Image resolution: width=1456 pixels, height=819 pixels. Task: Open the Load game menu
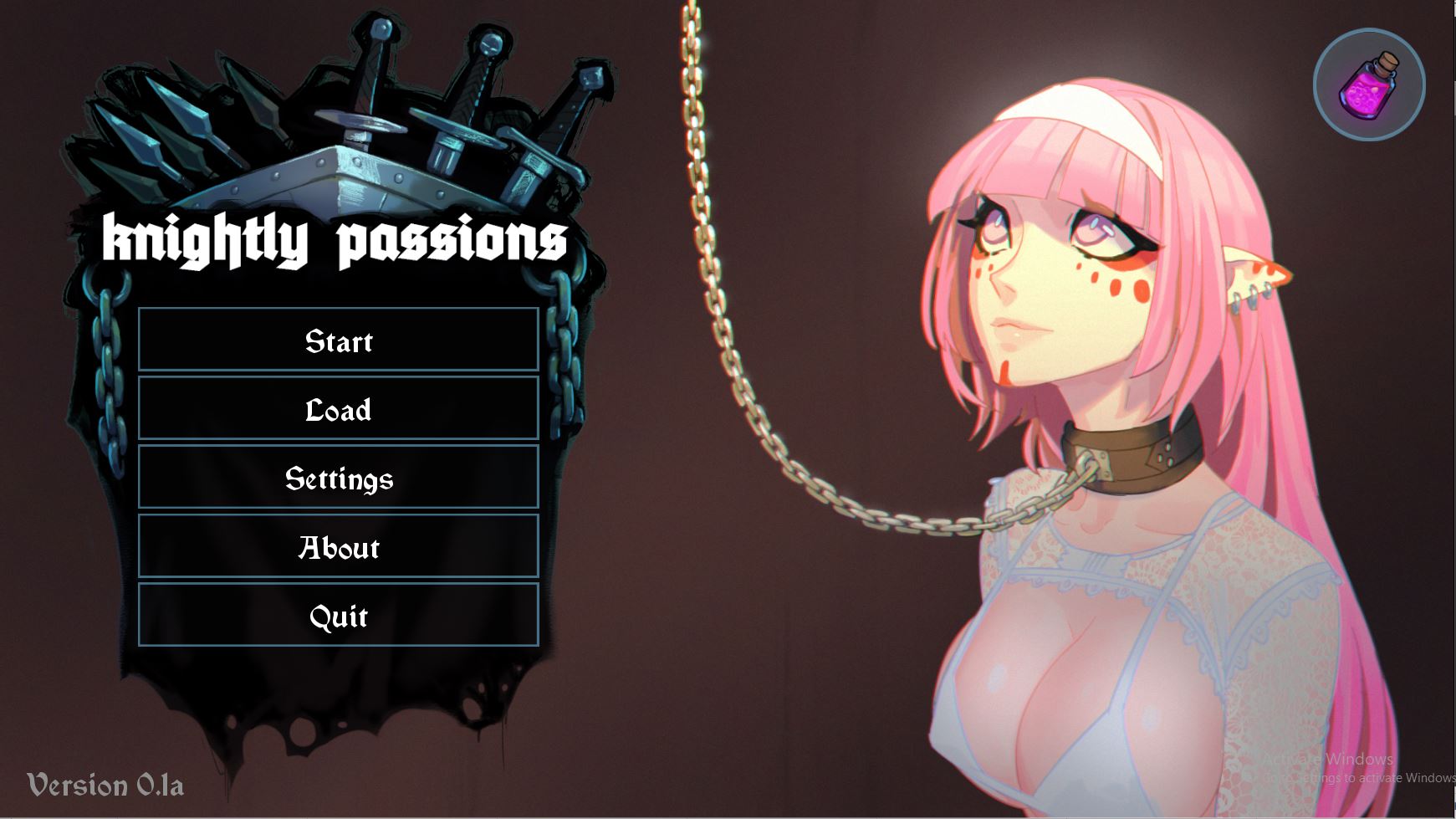click(x=338, y=408)
